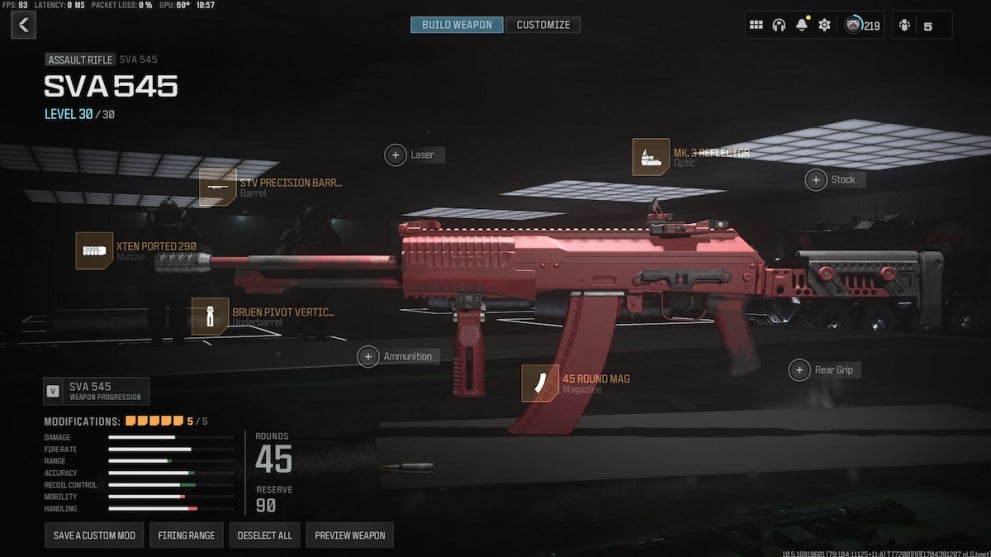Open SVA 545 weapon progression

click(x=97, y=391)
